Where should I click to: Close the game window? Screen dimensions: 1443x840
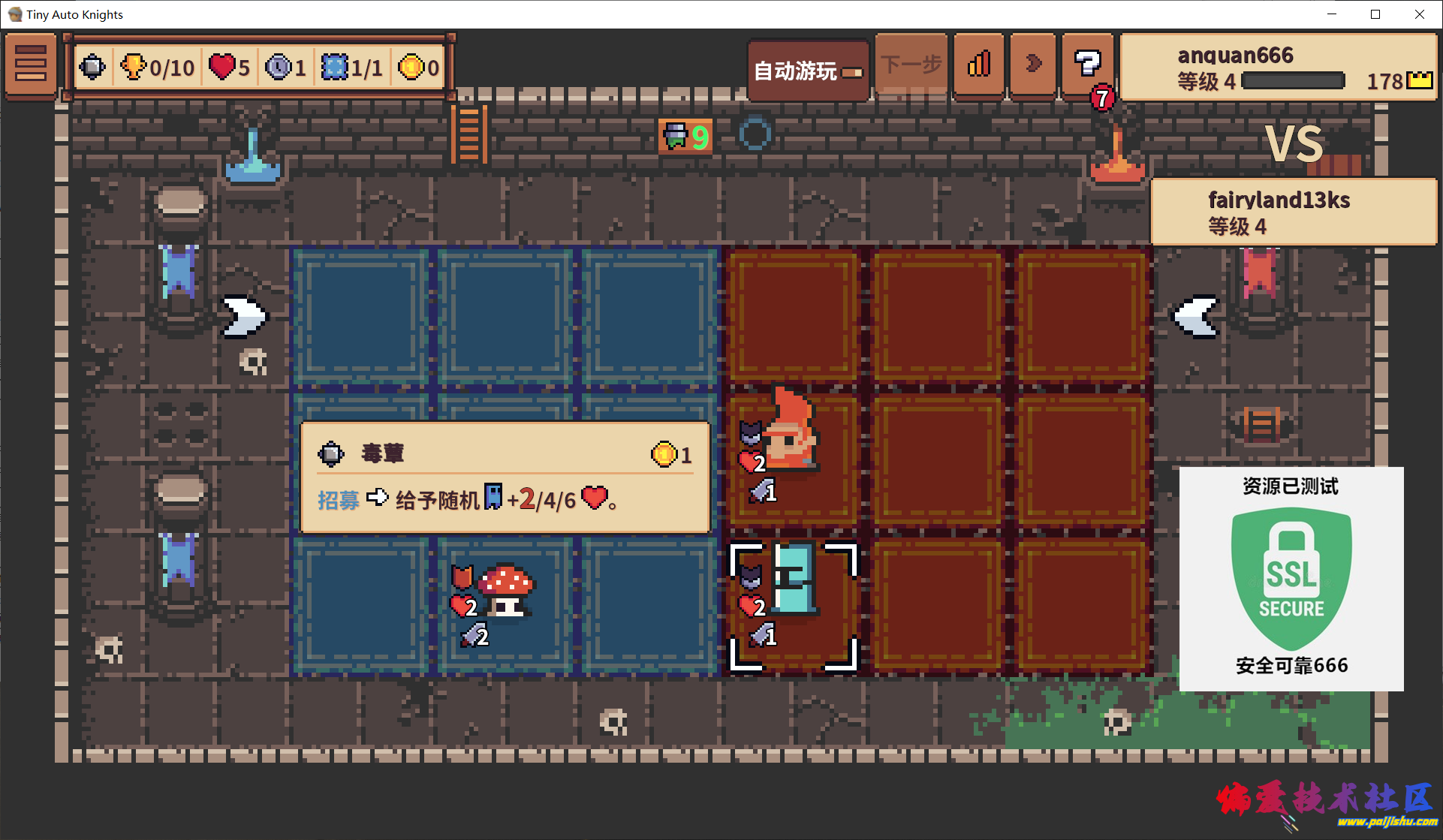pyautogui.click(x=1419, y=14)
